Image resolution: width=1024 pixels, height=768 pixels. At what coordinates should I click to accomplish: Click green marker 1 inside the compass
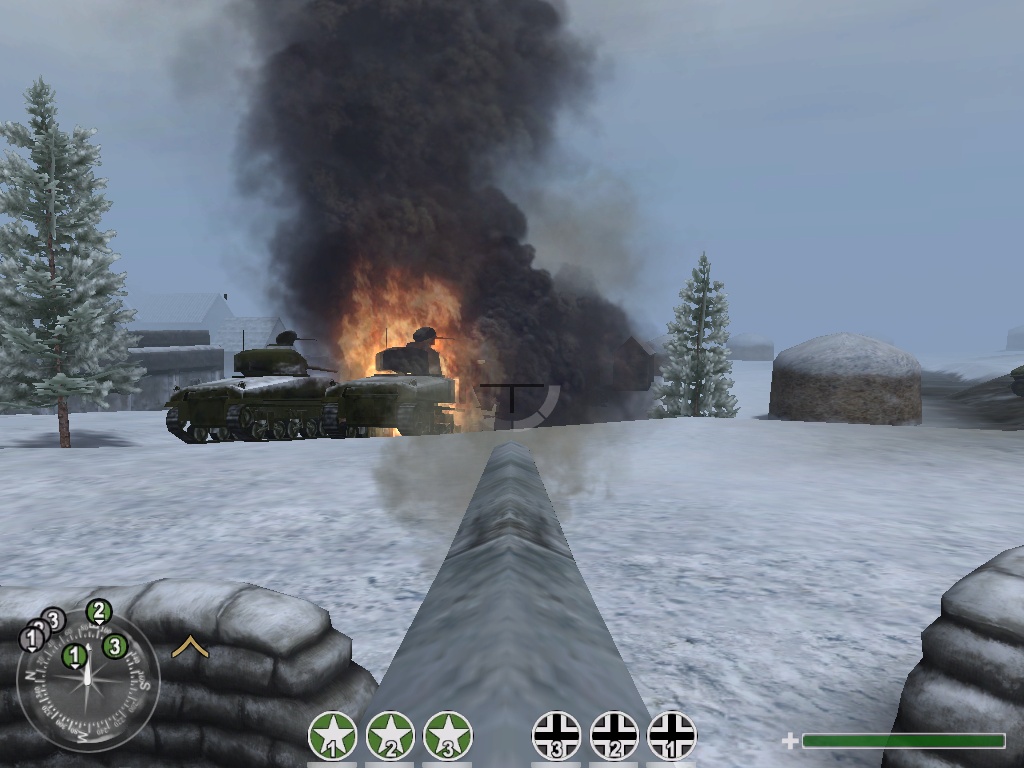pos(74,656)
